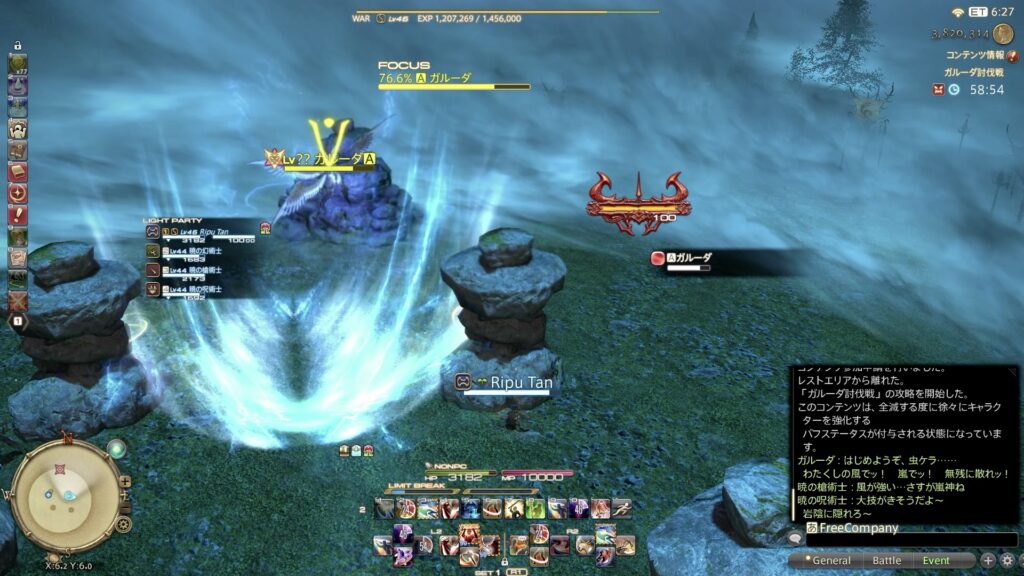Switch to the Battle chat tab
Viewport: 1024px width, 576px height.
[x=886, y=561]
